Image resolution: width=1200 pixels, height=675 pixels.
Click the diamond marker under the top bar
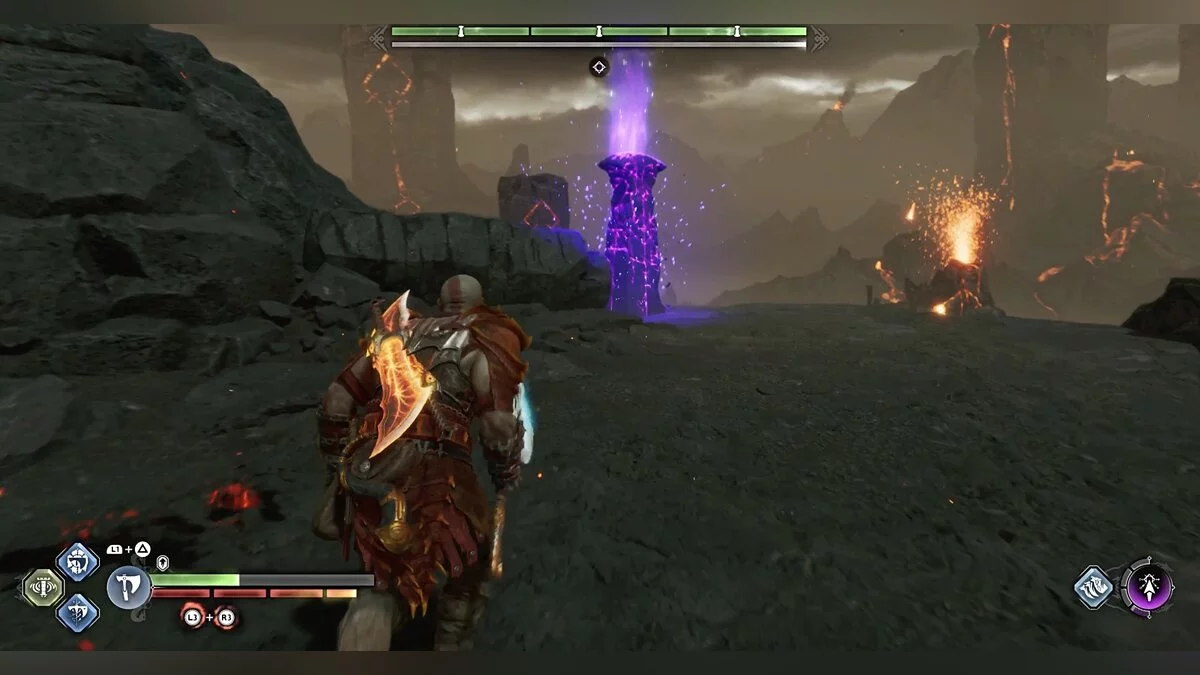[x=598, y=67]
